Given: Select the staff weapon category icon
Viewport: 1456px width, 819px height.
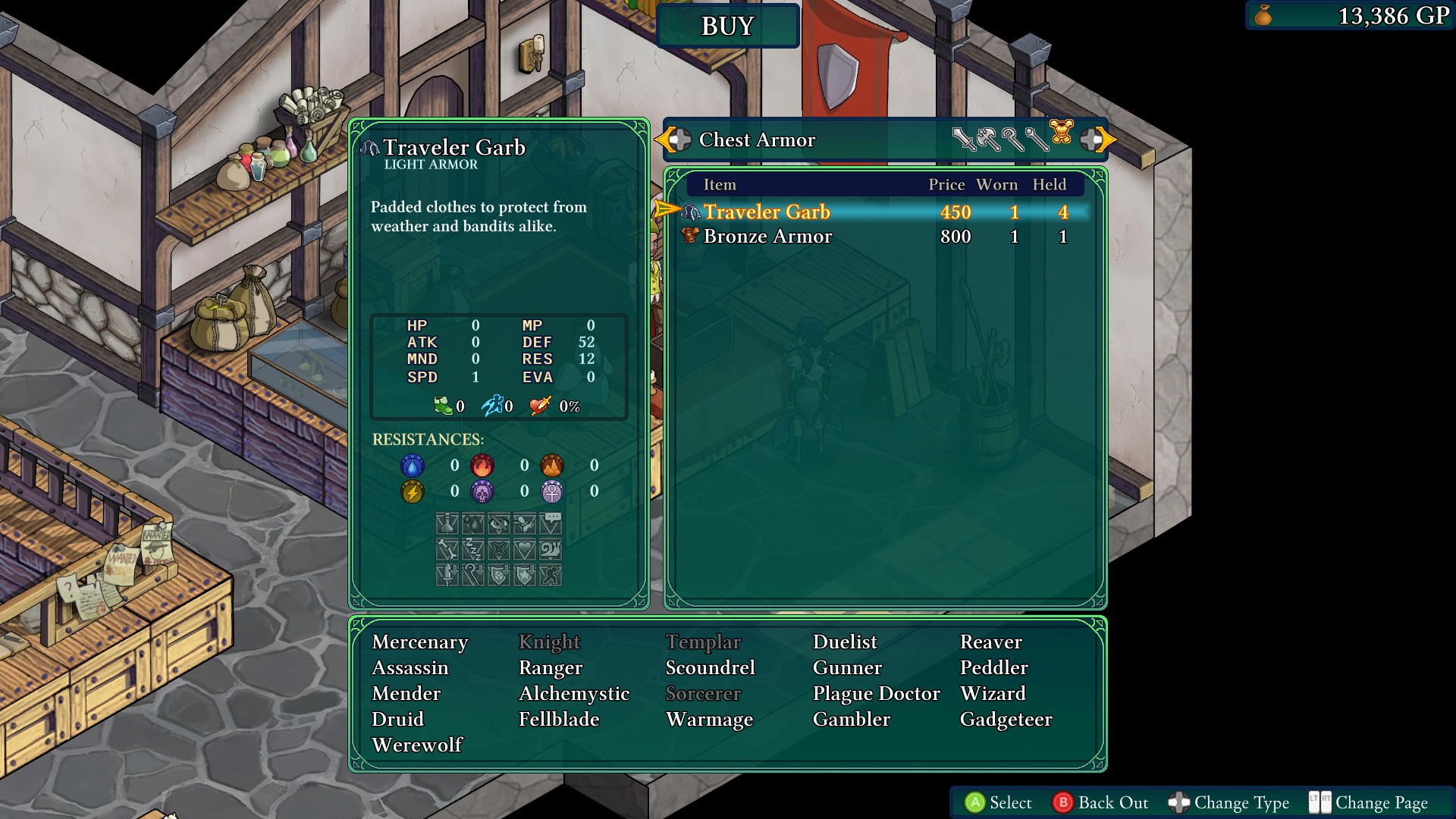Looking at the screenshot, I should [x=1037, y=139].
